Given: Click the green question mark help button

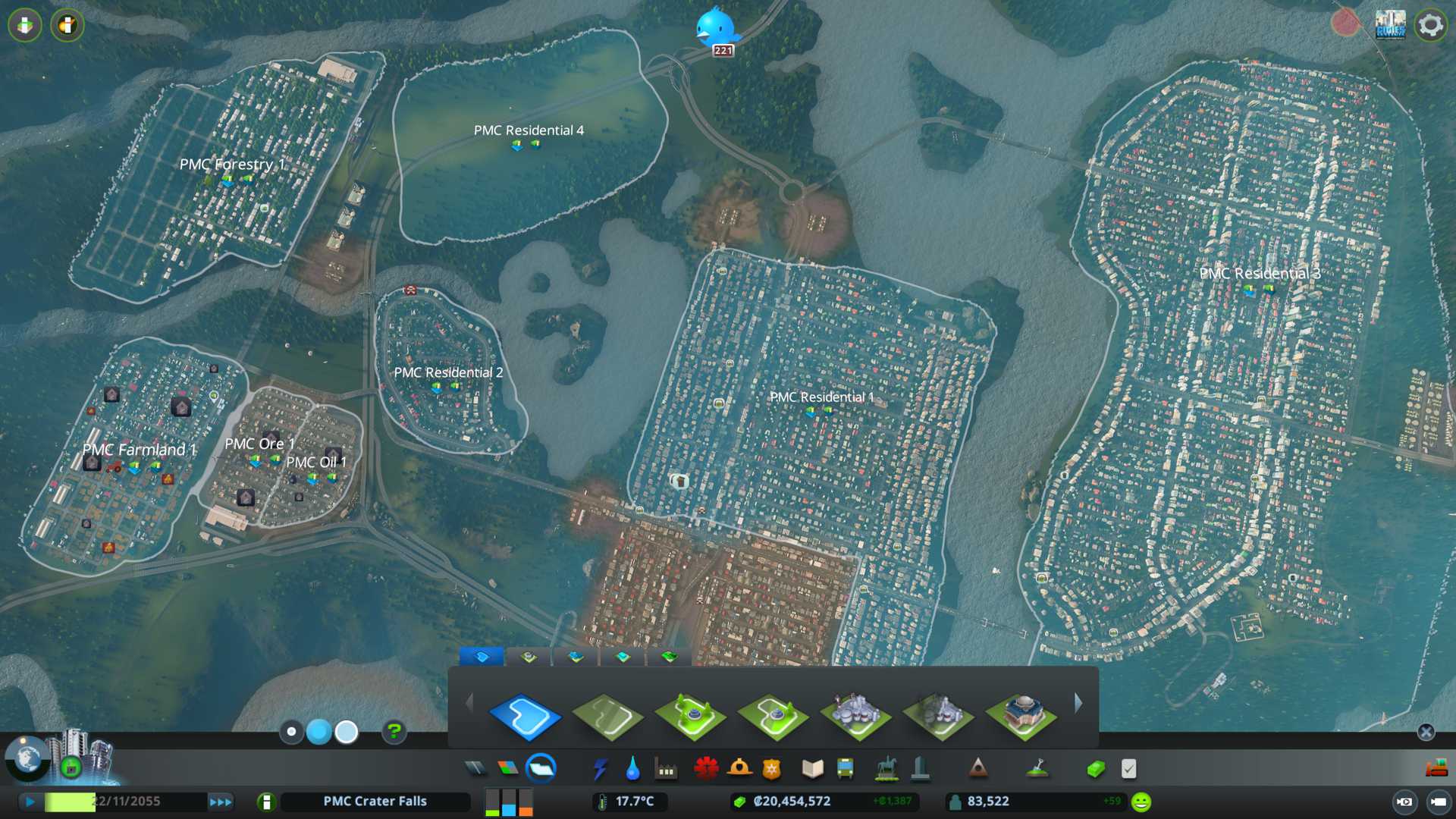Looking at the screenshot, I should point(394,732).
